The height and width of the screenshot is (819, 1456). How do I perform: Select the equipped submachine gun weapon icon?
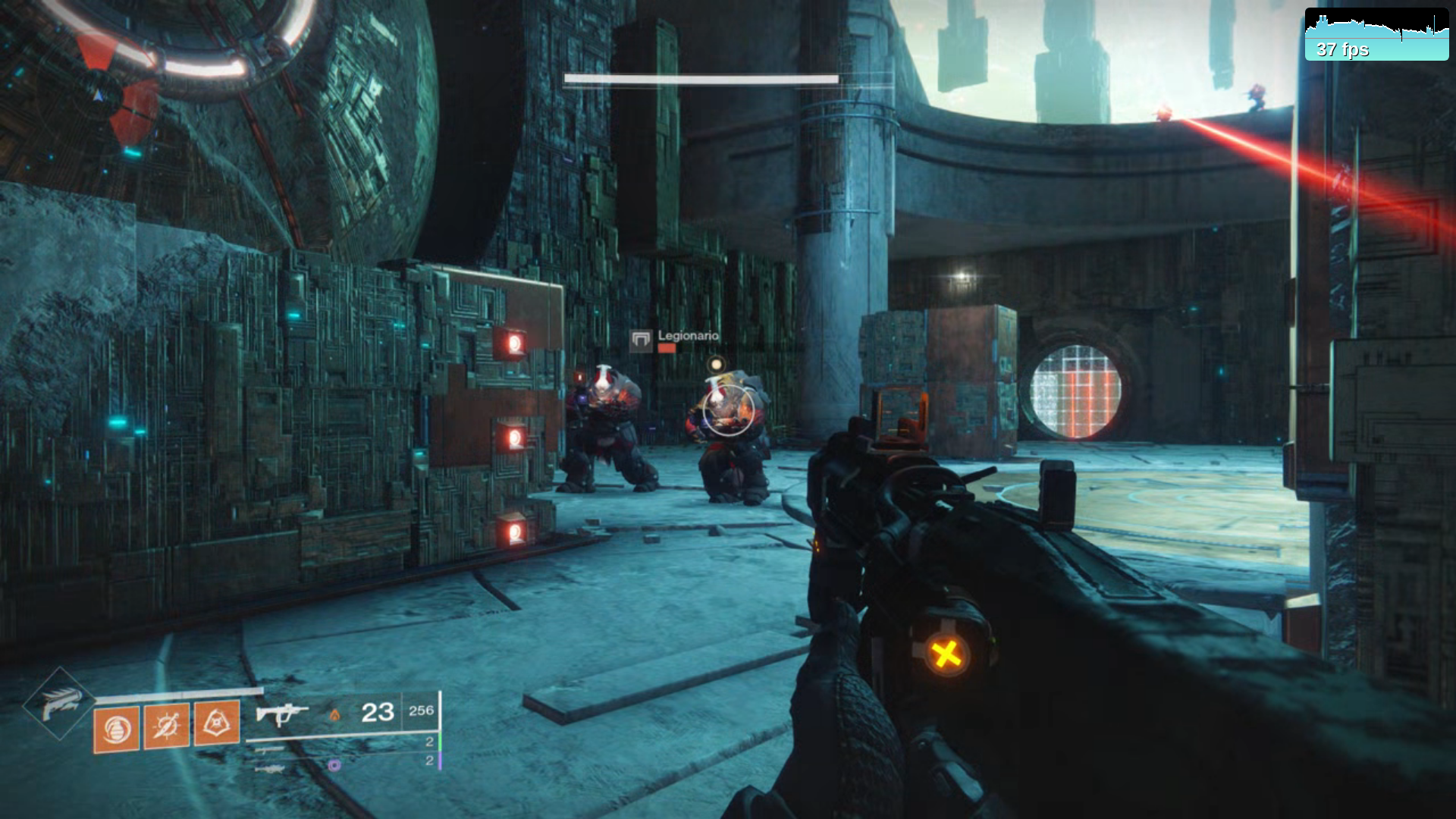281,714
